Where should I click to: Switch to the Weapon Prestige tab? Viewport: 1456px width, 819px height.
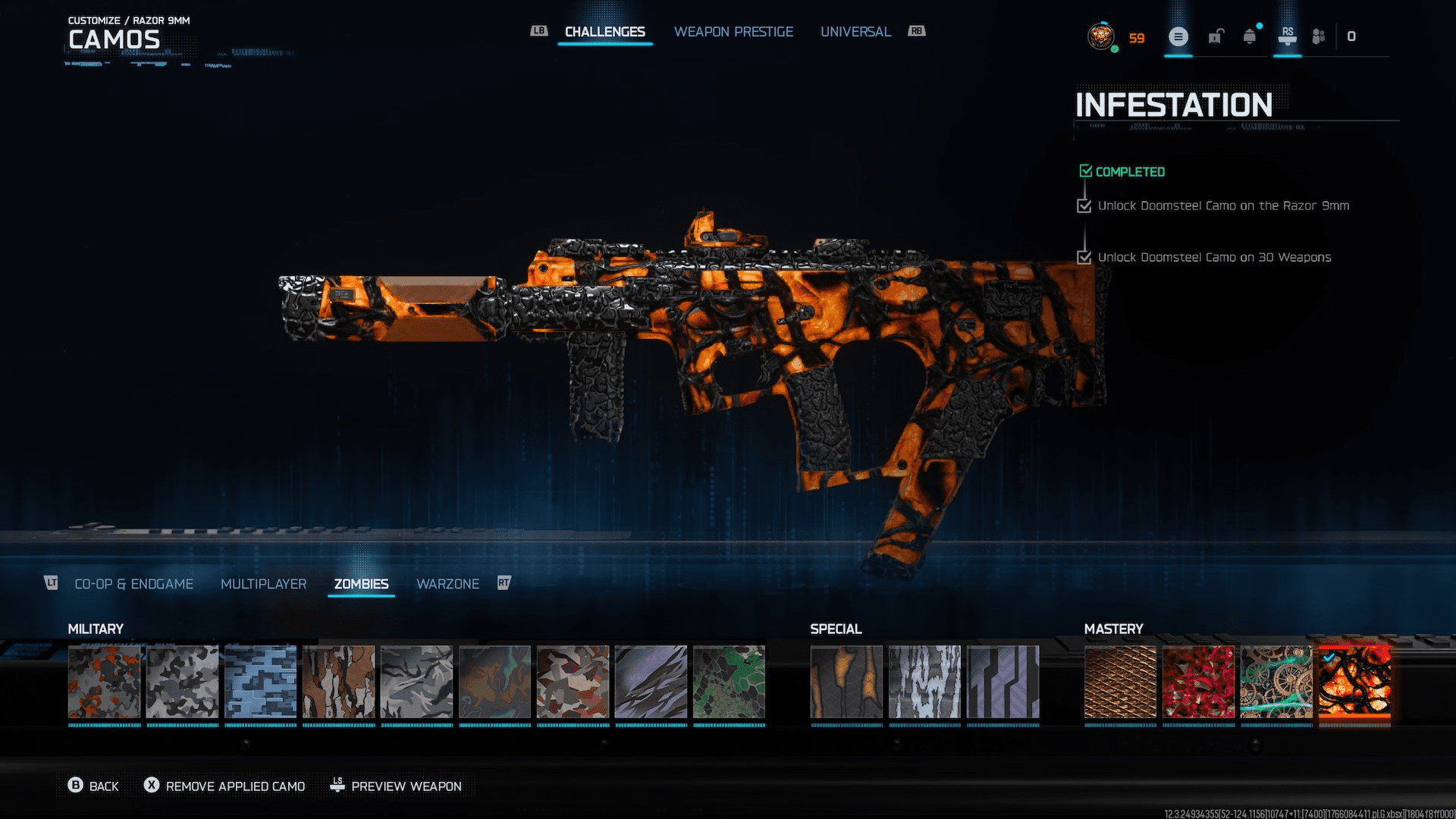click(x=733, y=32)
